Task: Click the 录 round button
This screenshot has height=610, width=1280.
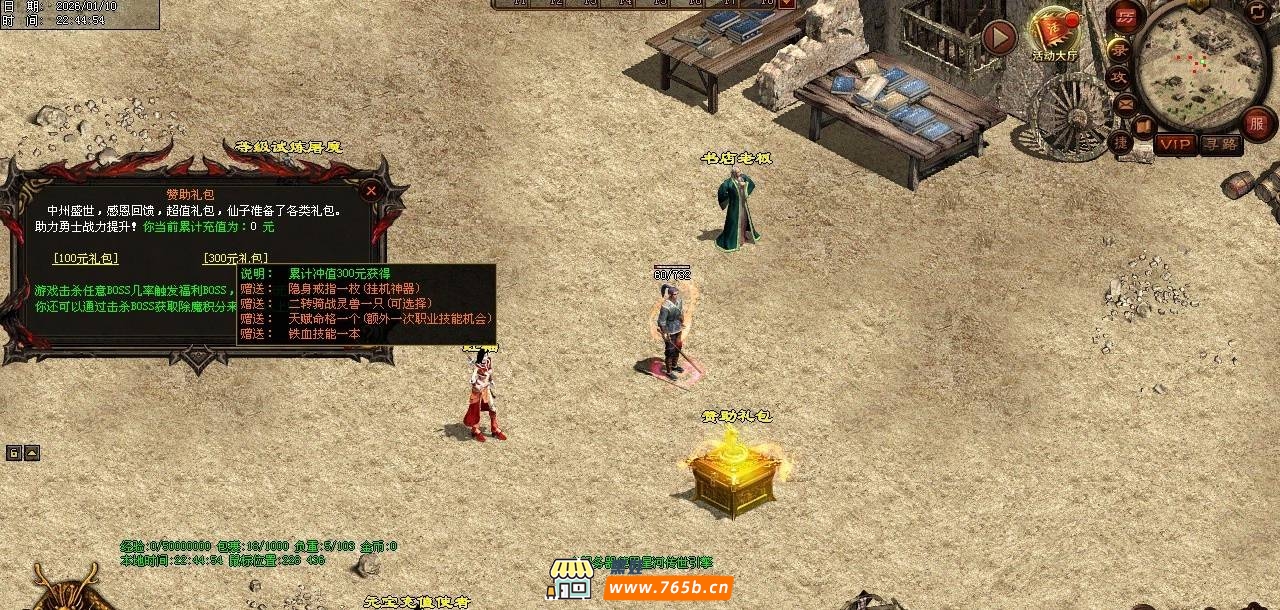Action: click(x=1121, y=49)
